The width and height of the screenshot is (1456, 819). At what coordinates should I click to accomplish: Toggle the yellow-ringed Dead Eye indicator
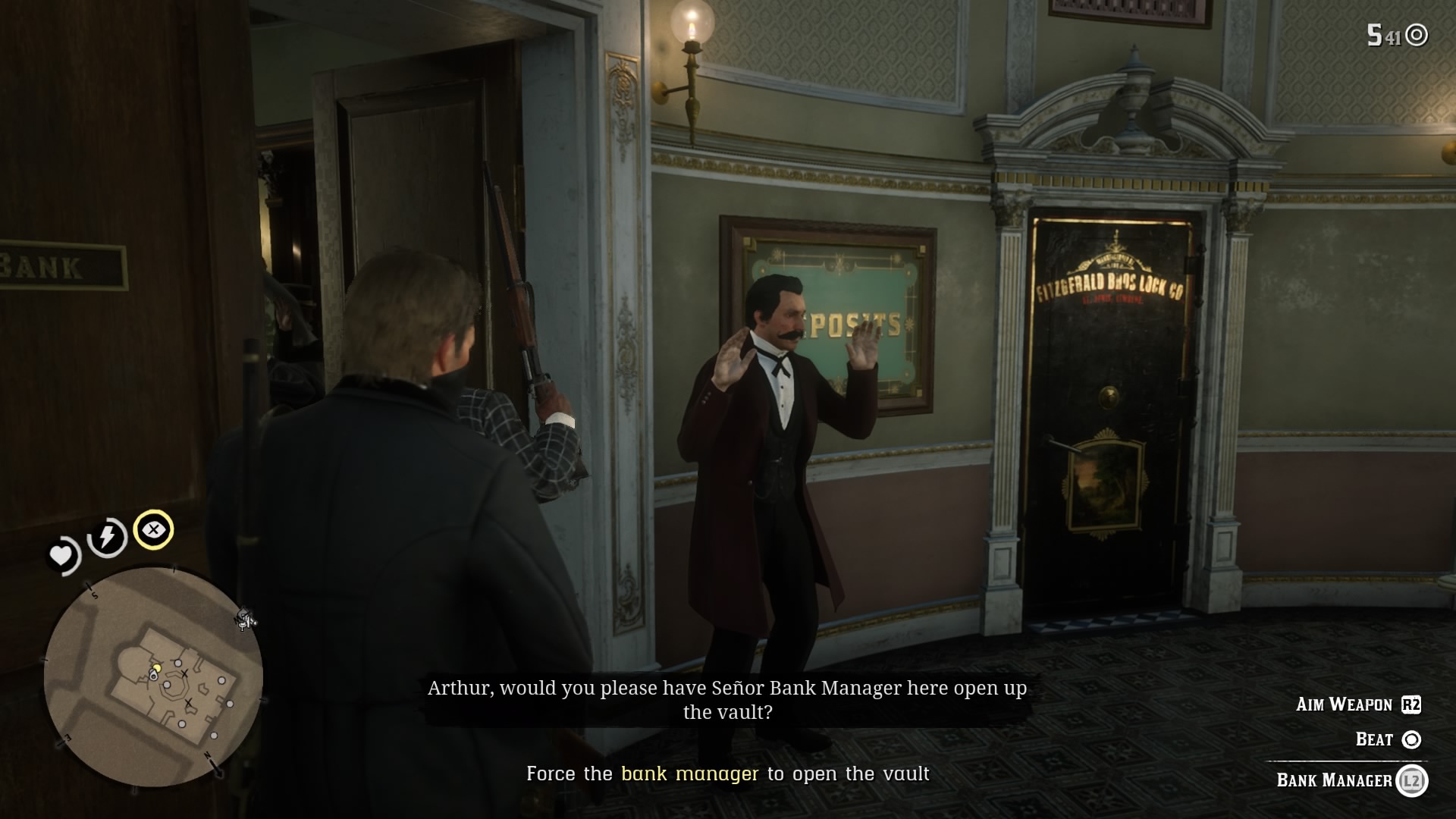coord(155,531)
